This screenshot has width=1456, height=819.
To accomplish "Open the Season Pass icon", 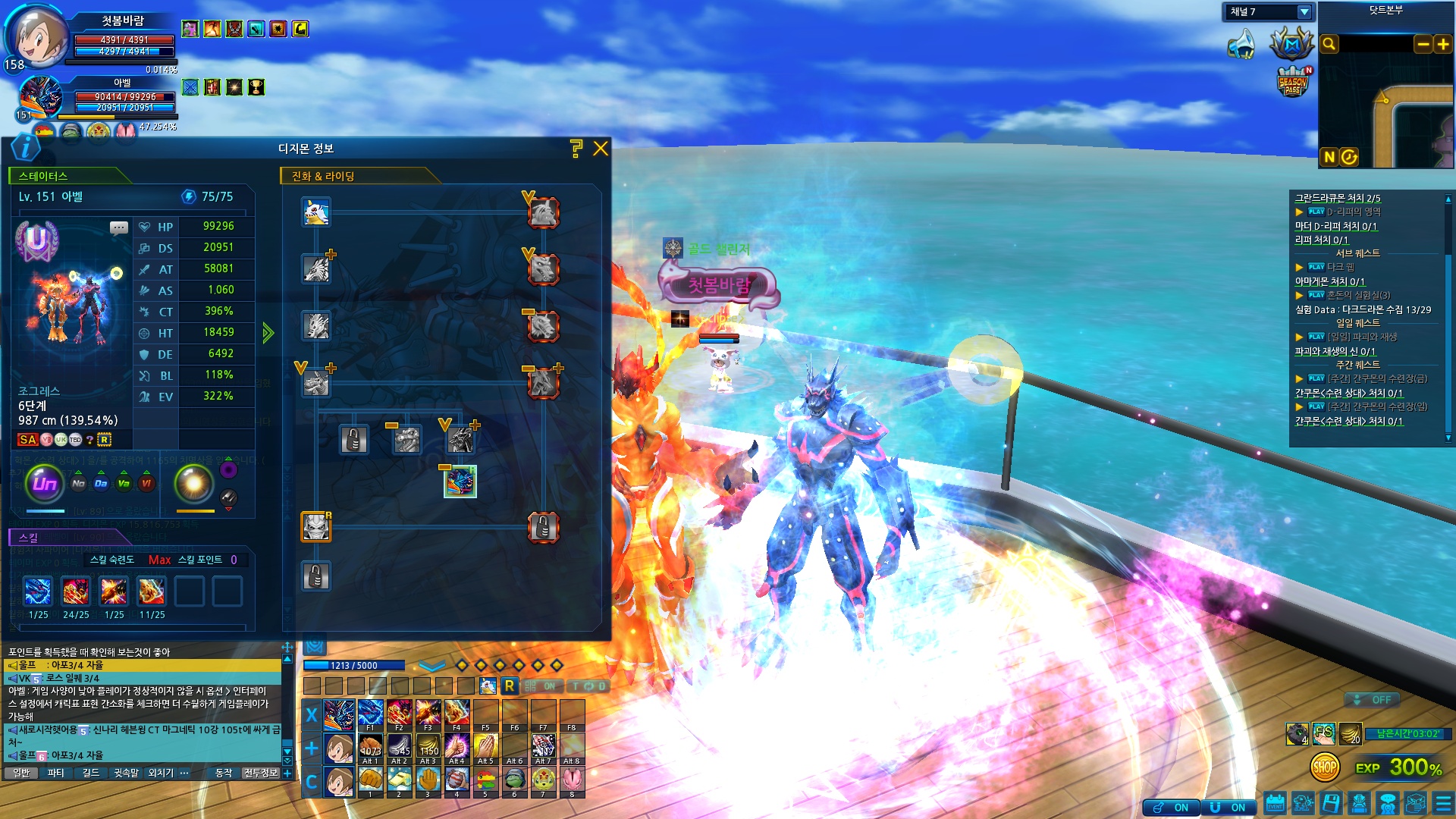I will 1293,82.
